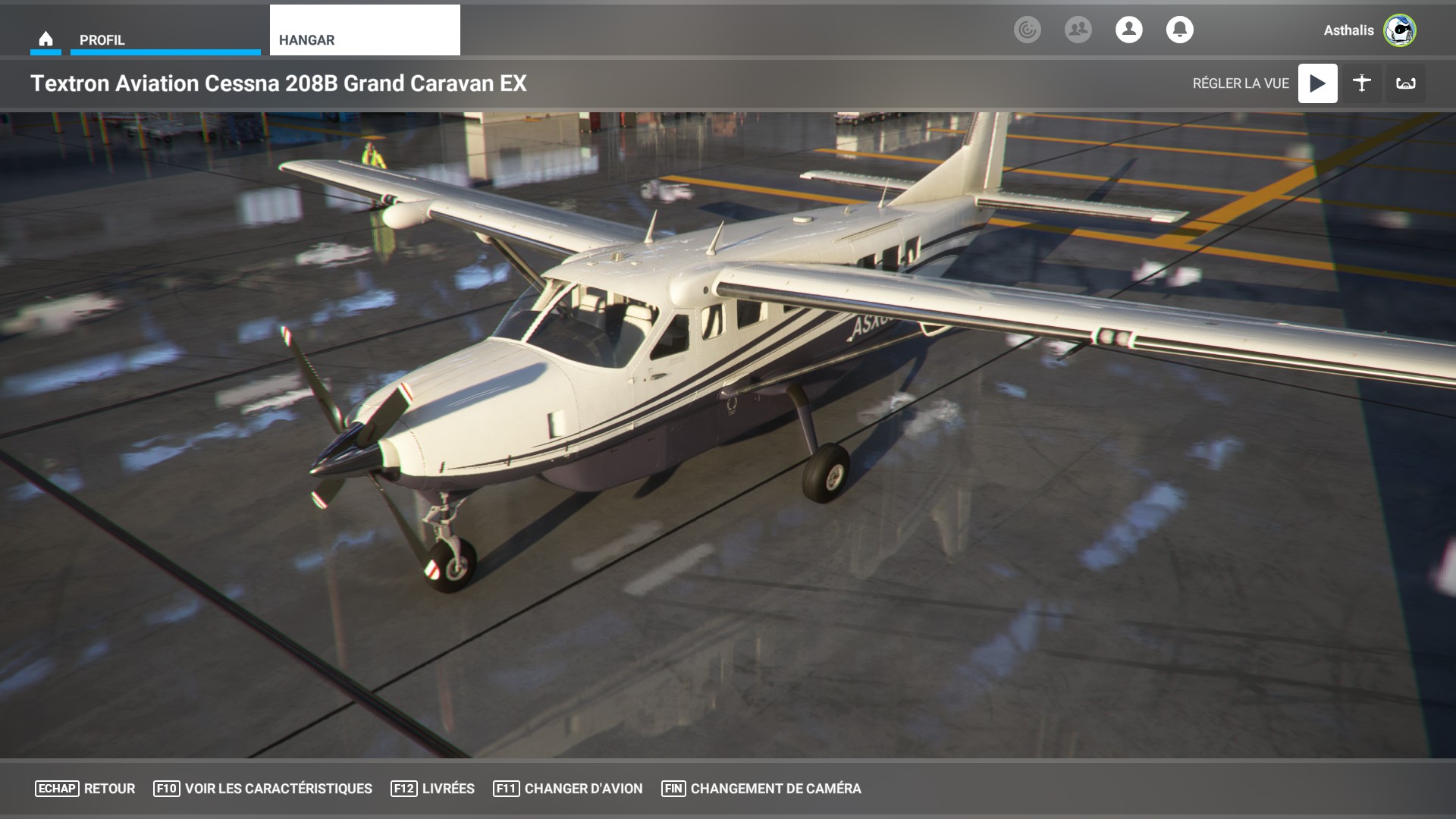1456x819 pixels.
Task: Open the user profile icon
Action: point(1128,30)
